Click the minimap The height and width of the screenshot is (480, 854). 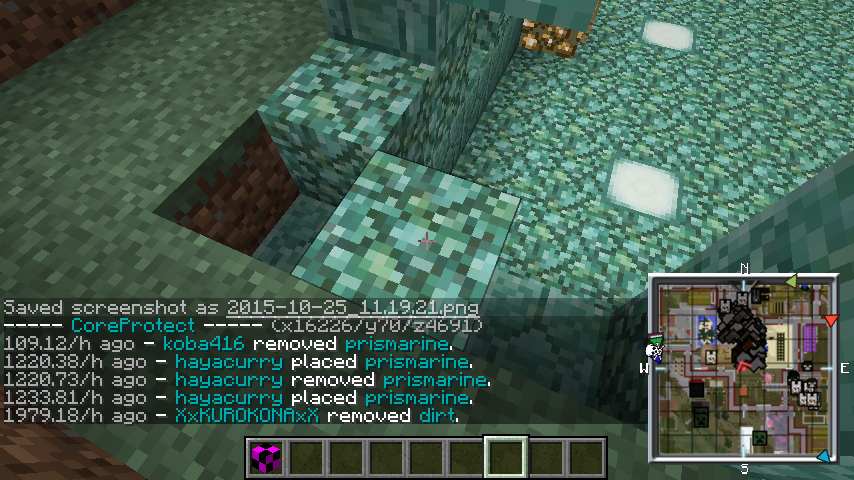[x=744, y=368]
